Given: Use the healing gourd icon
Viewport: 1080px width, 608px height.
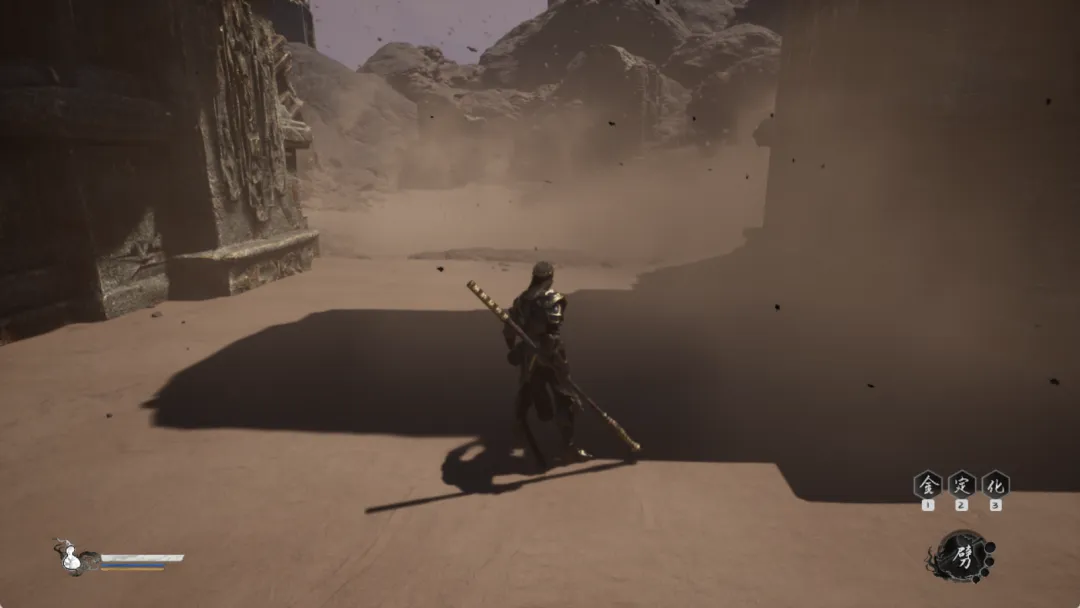Looking at the screenshot, I should (71, 558).
